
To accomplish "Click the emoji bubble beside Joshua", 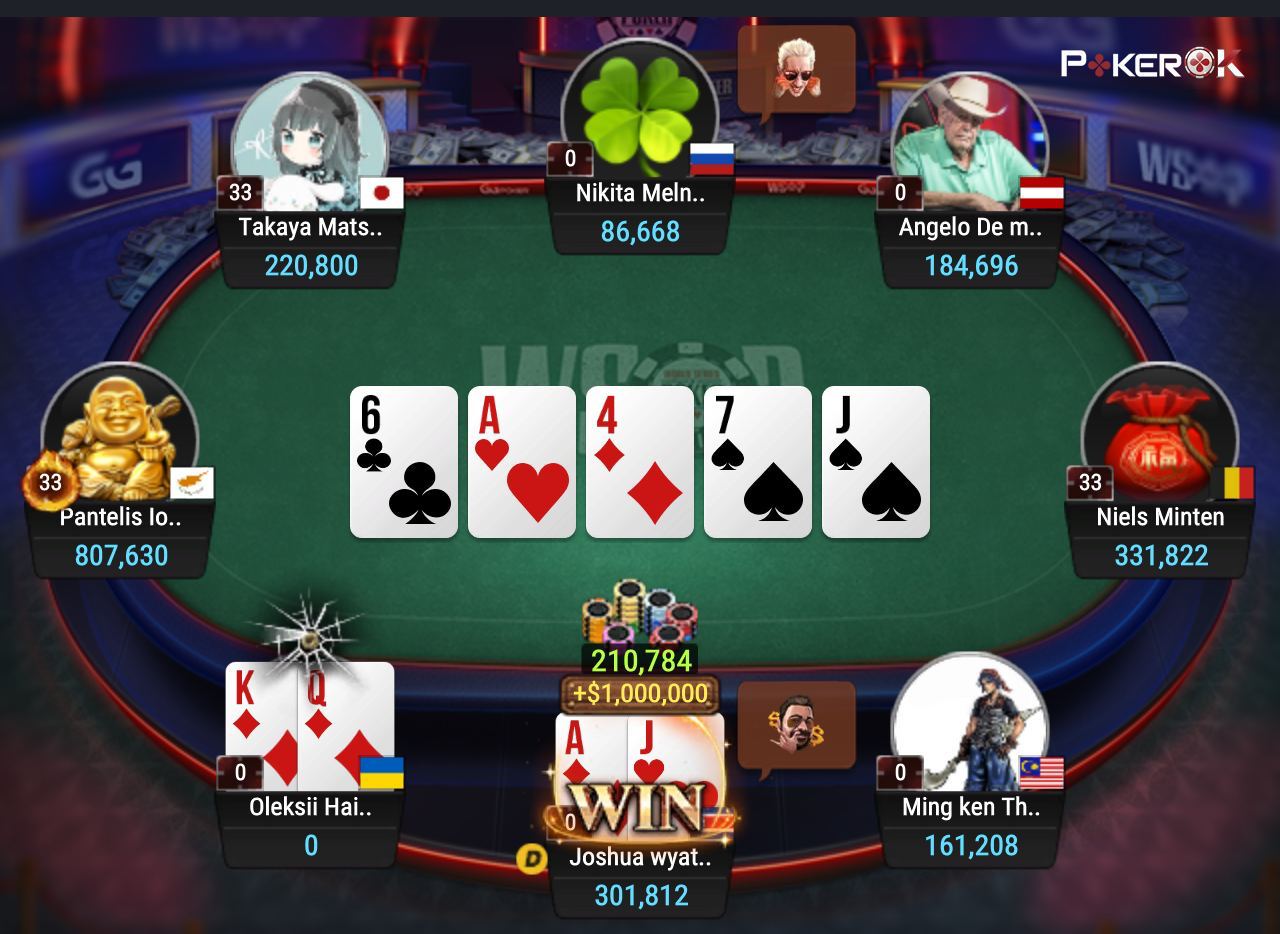I will click(x=796, y=725).
